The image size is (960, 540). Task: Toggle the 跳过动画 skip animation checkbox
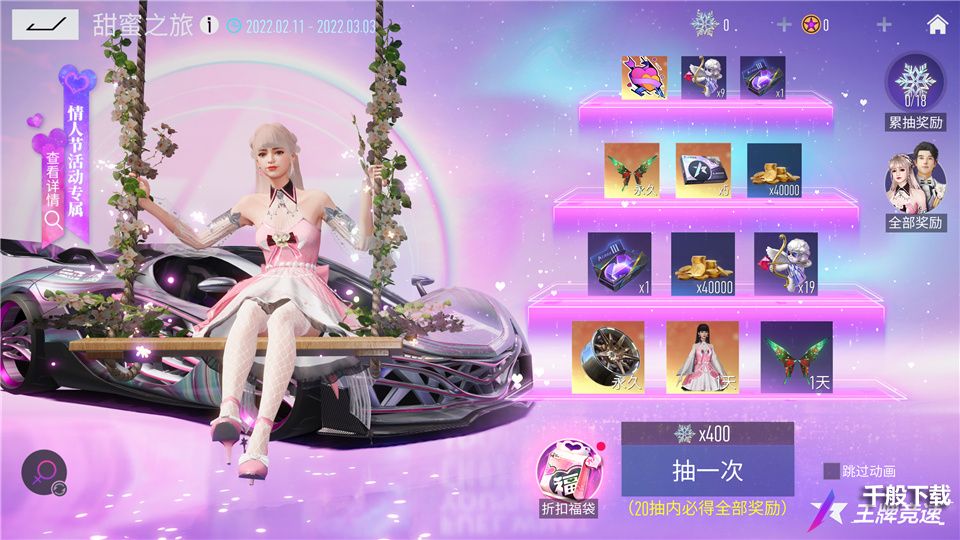coord(831,471)
